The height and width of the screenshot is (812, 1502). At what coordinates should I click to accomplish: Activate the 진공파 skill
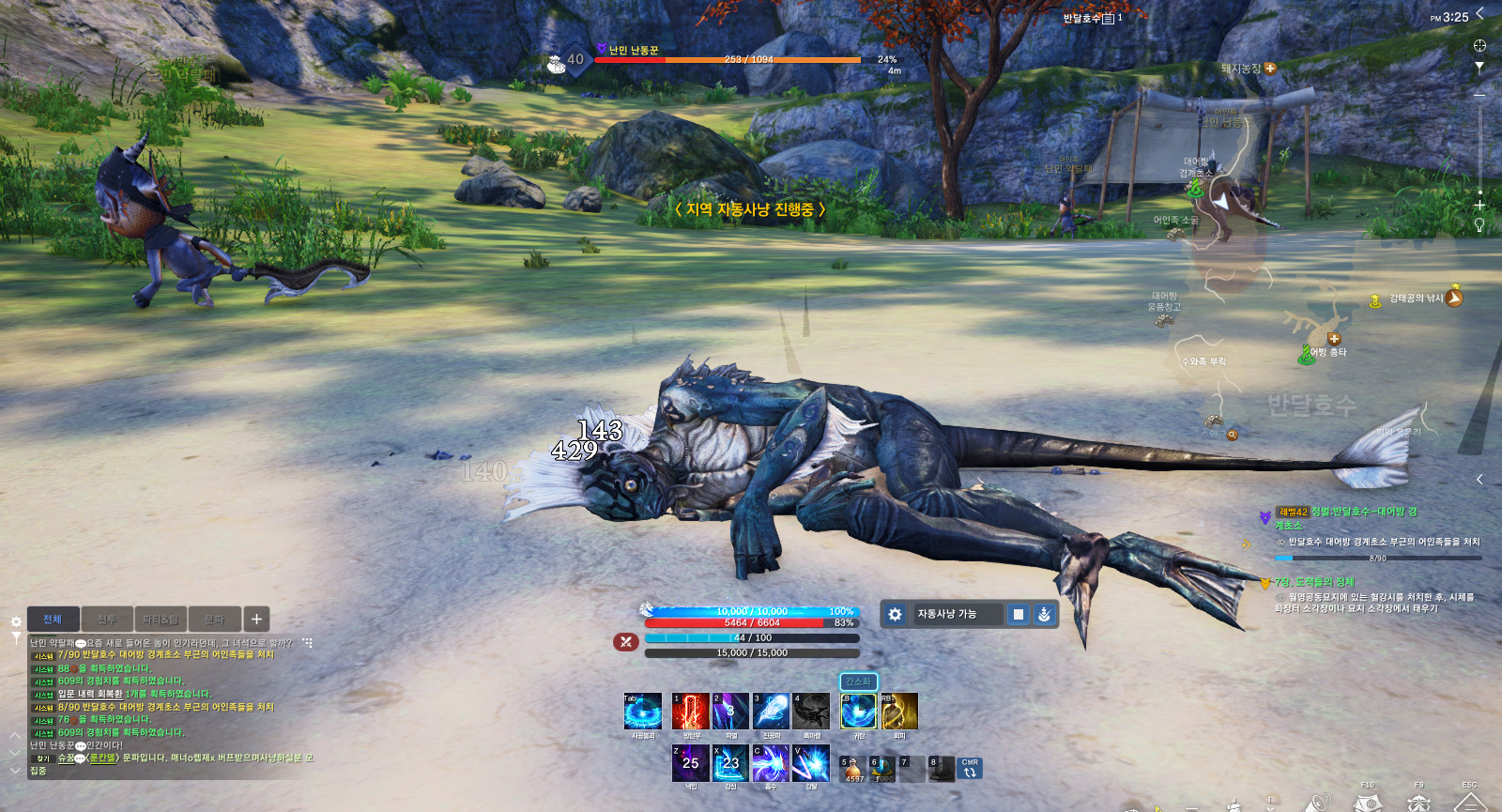(771, 712)
